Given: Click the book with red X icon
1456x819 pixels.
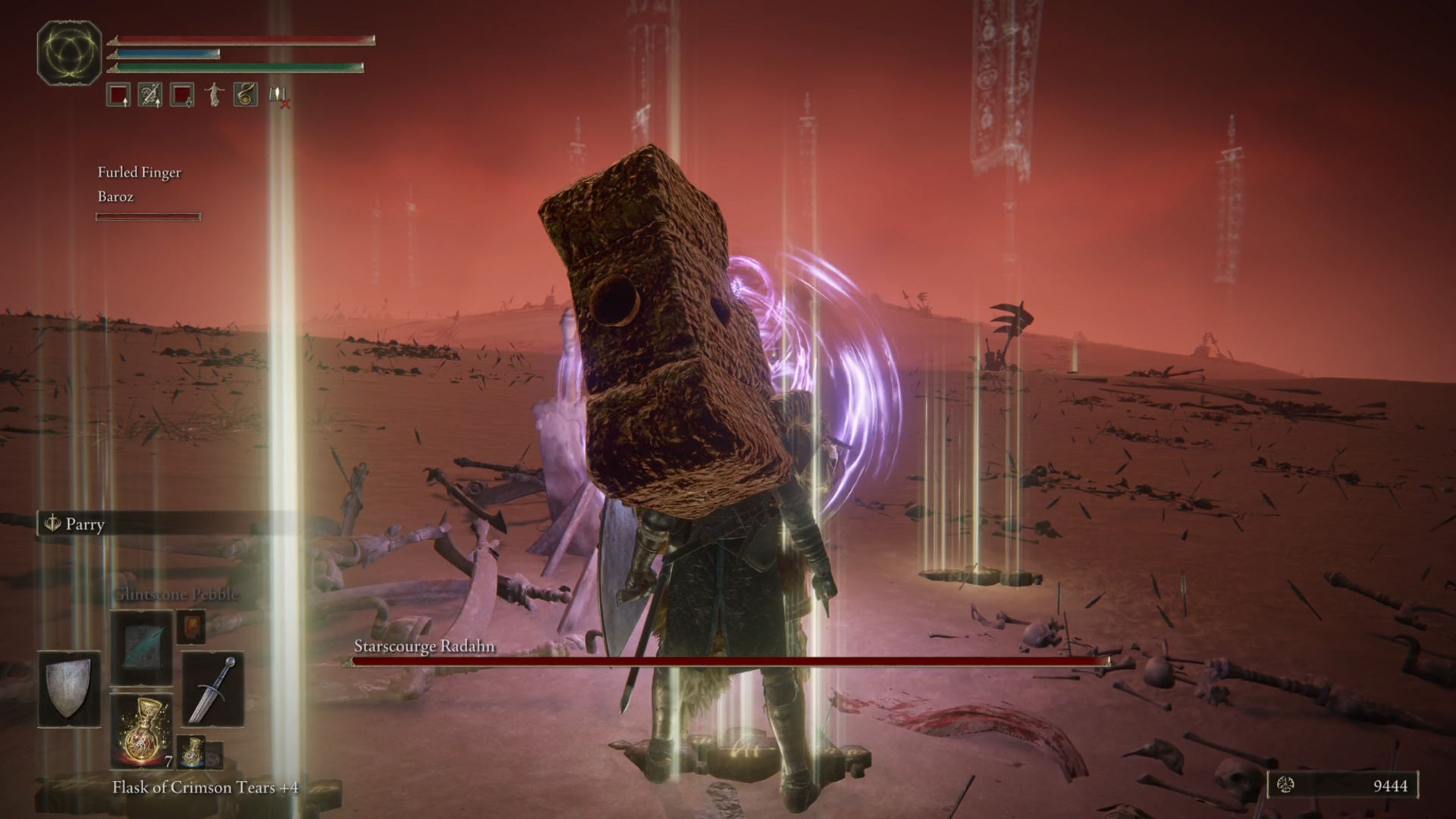Looking at the screenshot, I should 278,96.
